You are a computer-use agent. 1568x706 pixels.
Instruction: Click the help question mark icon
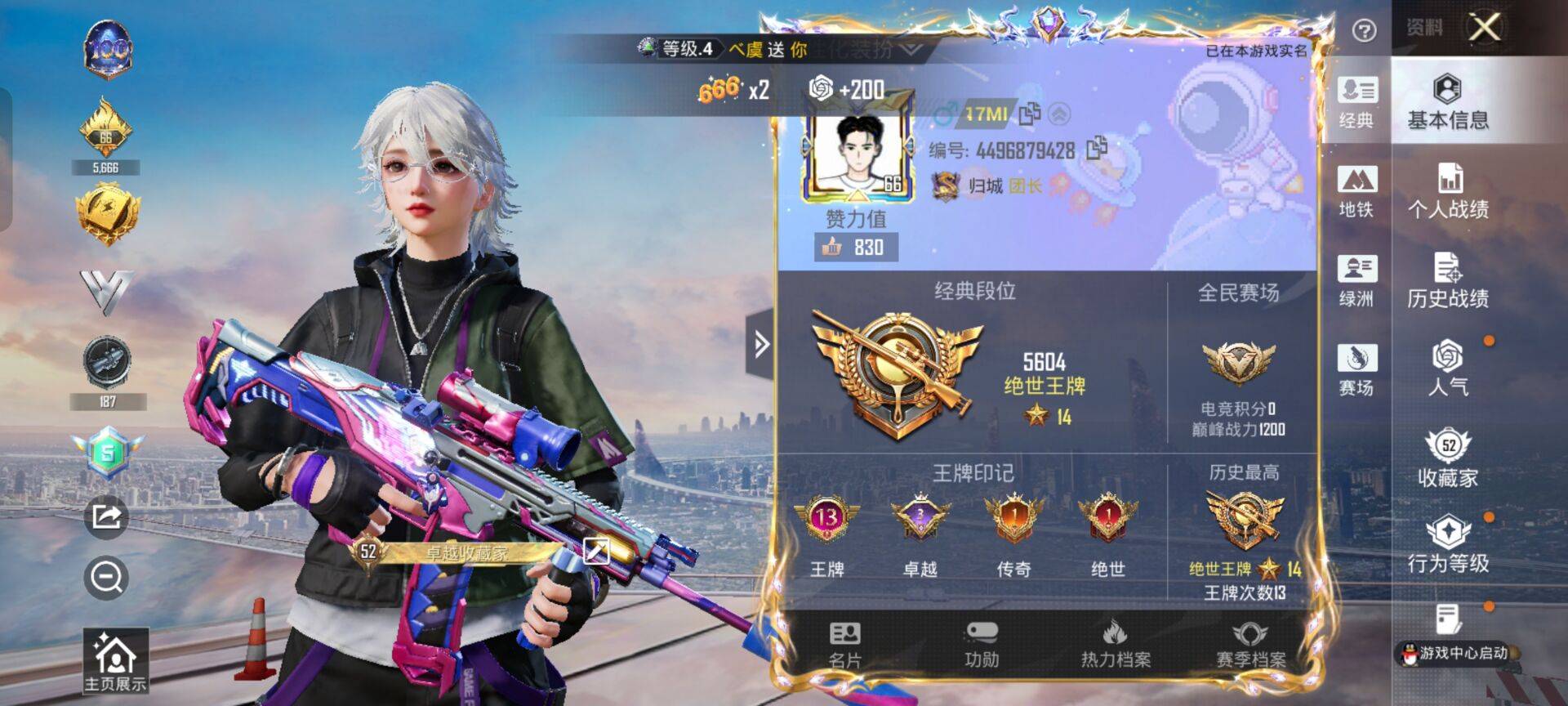(1364, 31)
